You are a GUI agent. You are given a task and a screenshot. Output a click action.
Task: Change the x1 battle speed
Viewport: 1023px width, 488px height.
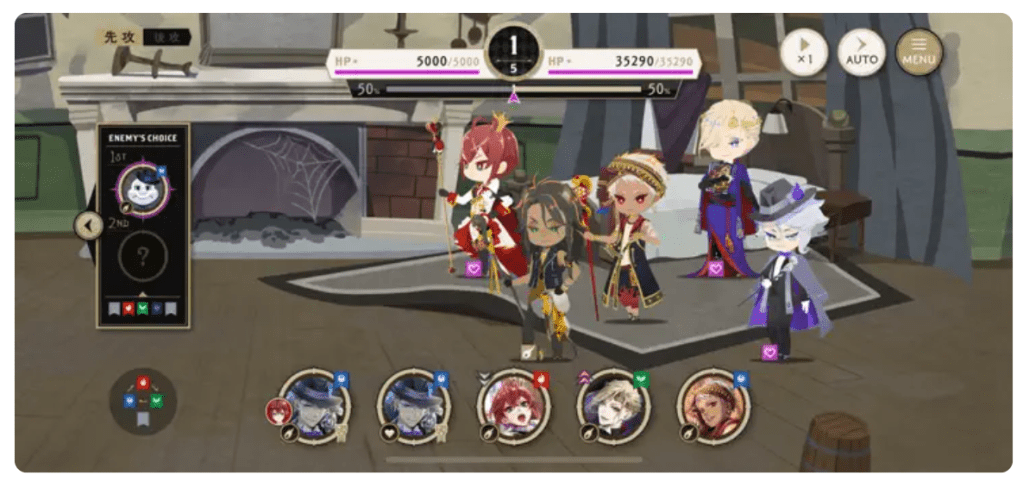tap(804, 52)
